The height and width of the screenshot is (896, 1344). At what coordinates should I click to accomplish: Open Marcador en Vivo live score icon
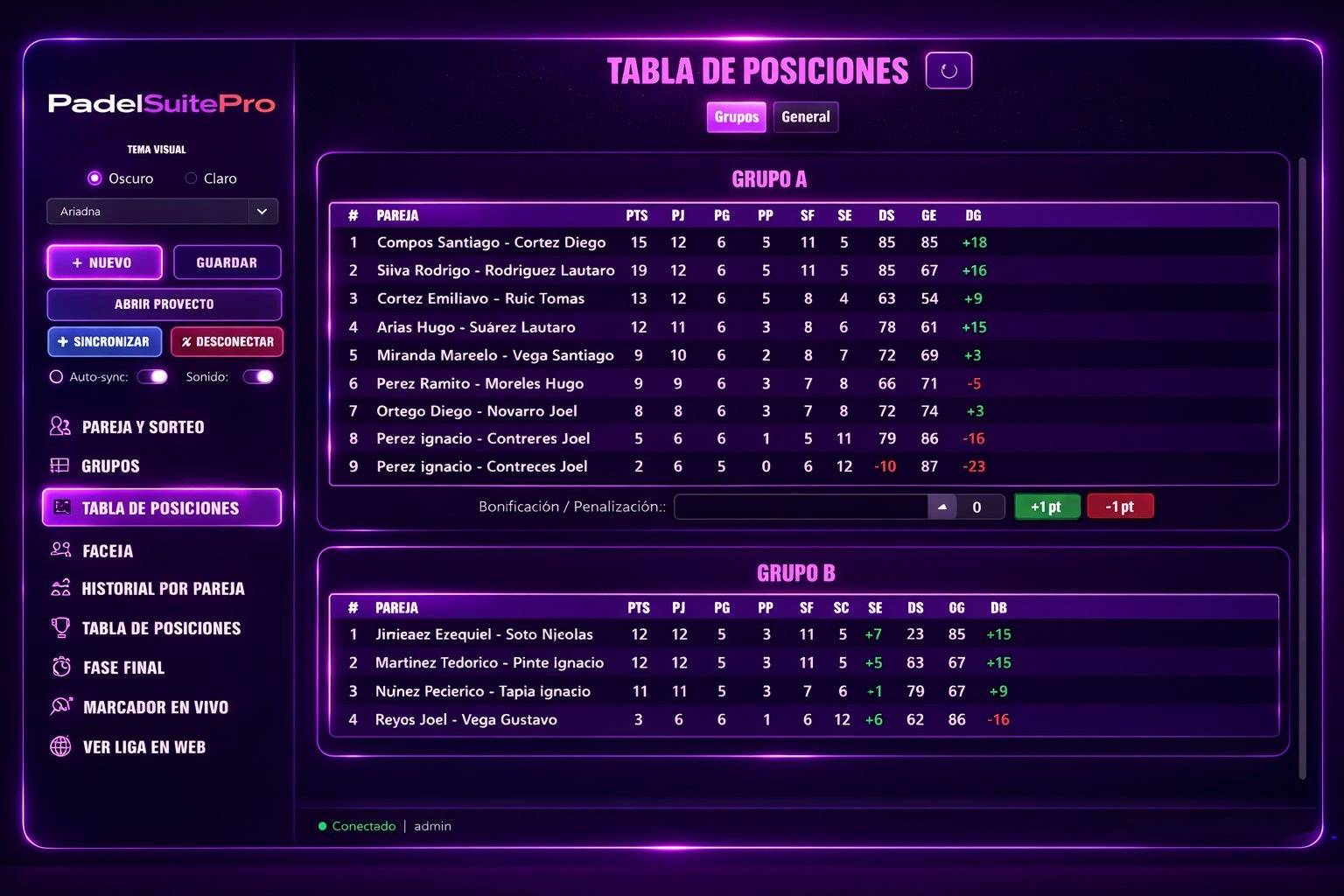(59, 706)
